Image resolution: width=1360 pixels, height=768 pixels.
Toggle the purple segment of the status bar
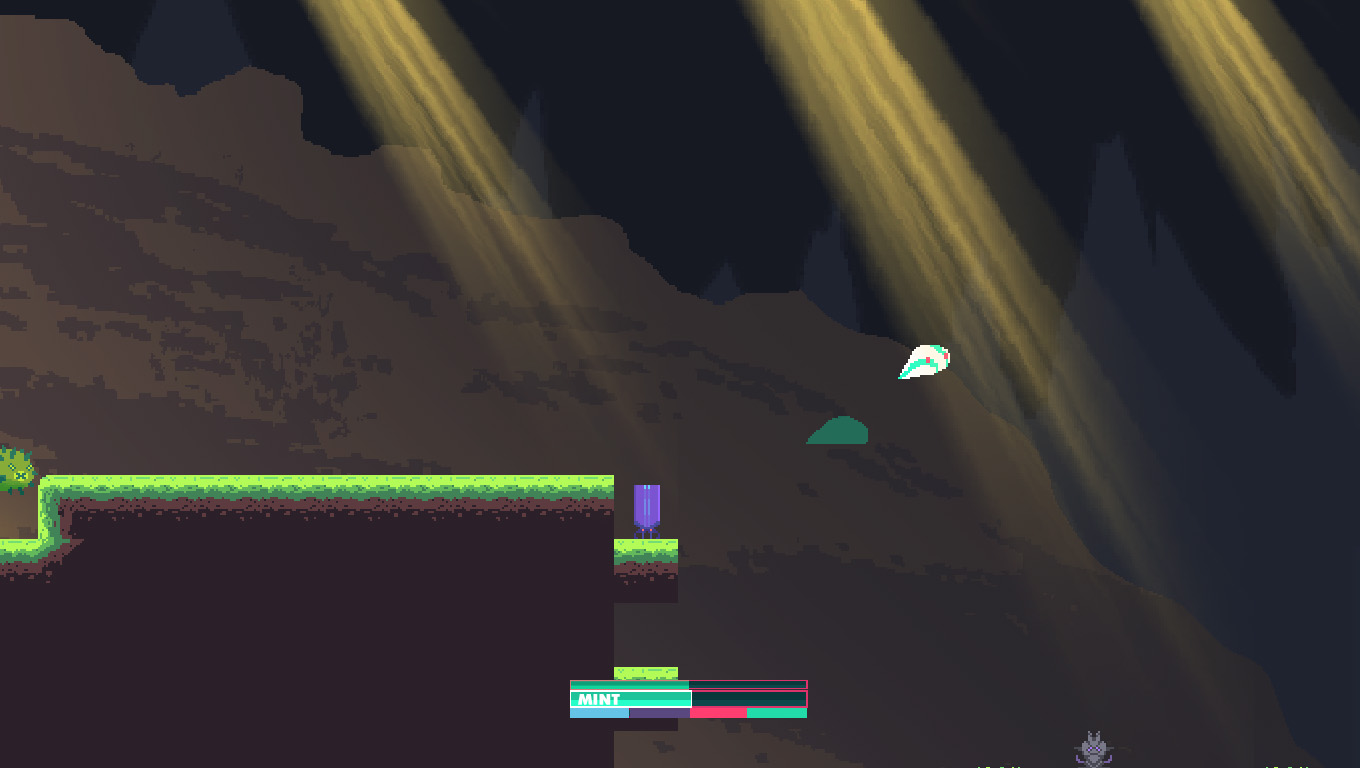(658, 714)
